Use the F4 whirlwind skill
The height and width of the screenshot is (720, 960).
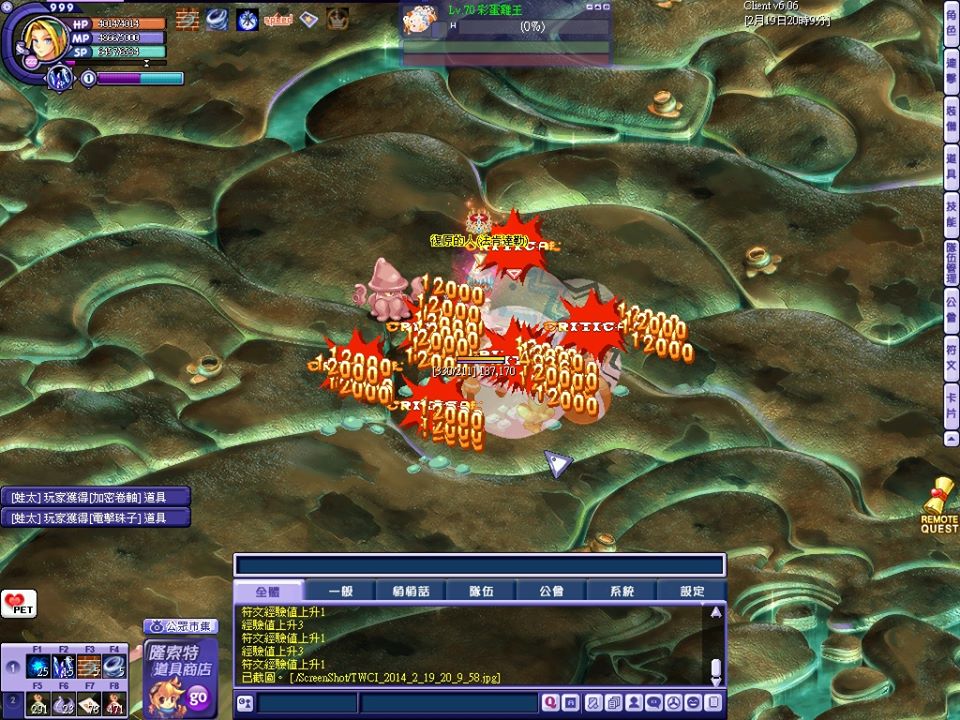(x=114, y=667)
